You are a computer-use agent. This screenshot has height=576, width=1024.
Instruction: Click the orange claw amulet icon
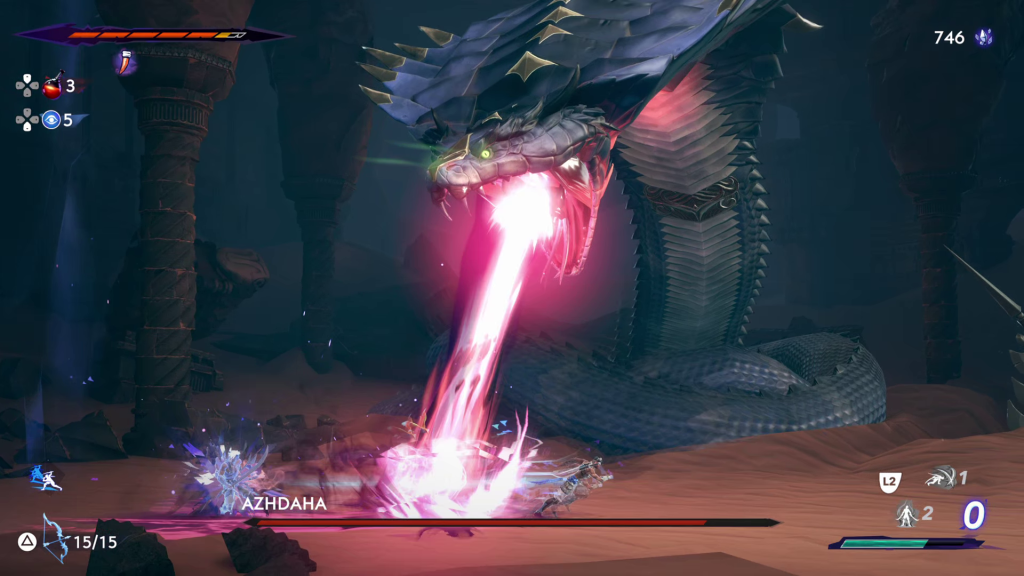125,61
